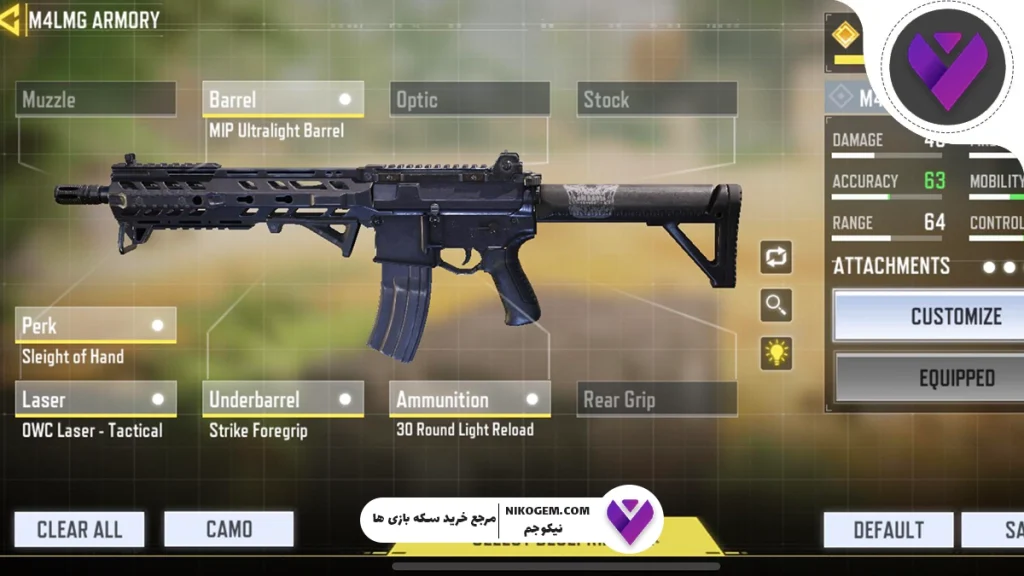Open the Rear Grip attachment slot

(657, 399)
